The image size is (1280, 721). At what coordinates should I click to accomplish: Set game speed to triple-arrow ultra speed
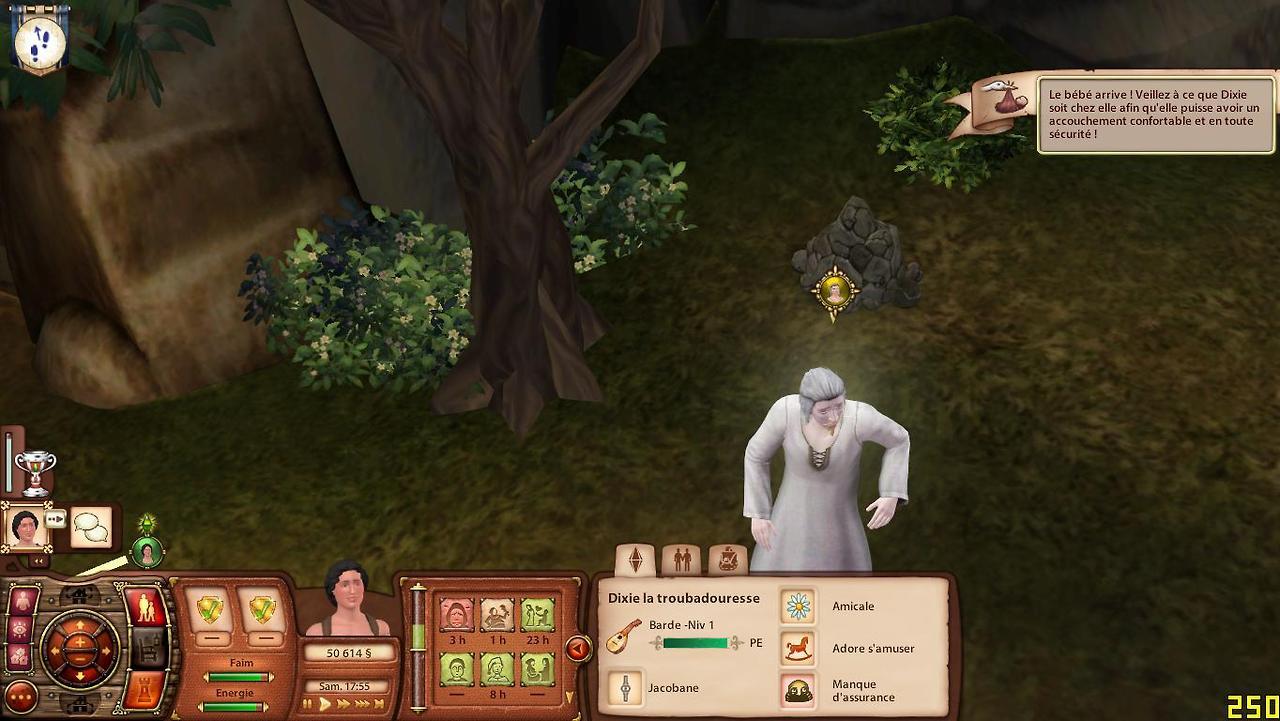coord(364,704)
